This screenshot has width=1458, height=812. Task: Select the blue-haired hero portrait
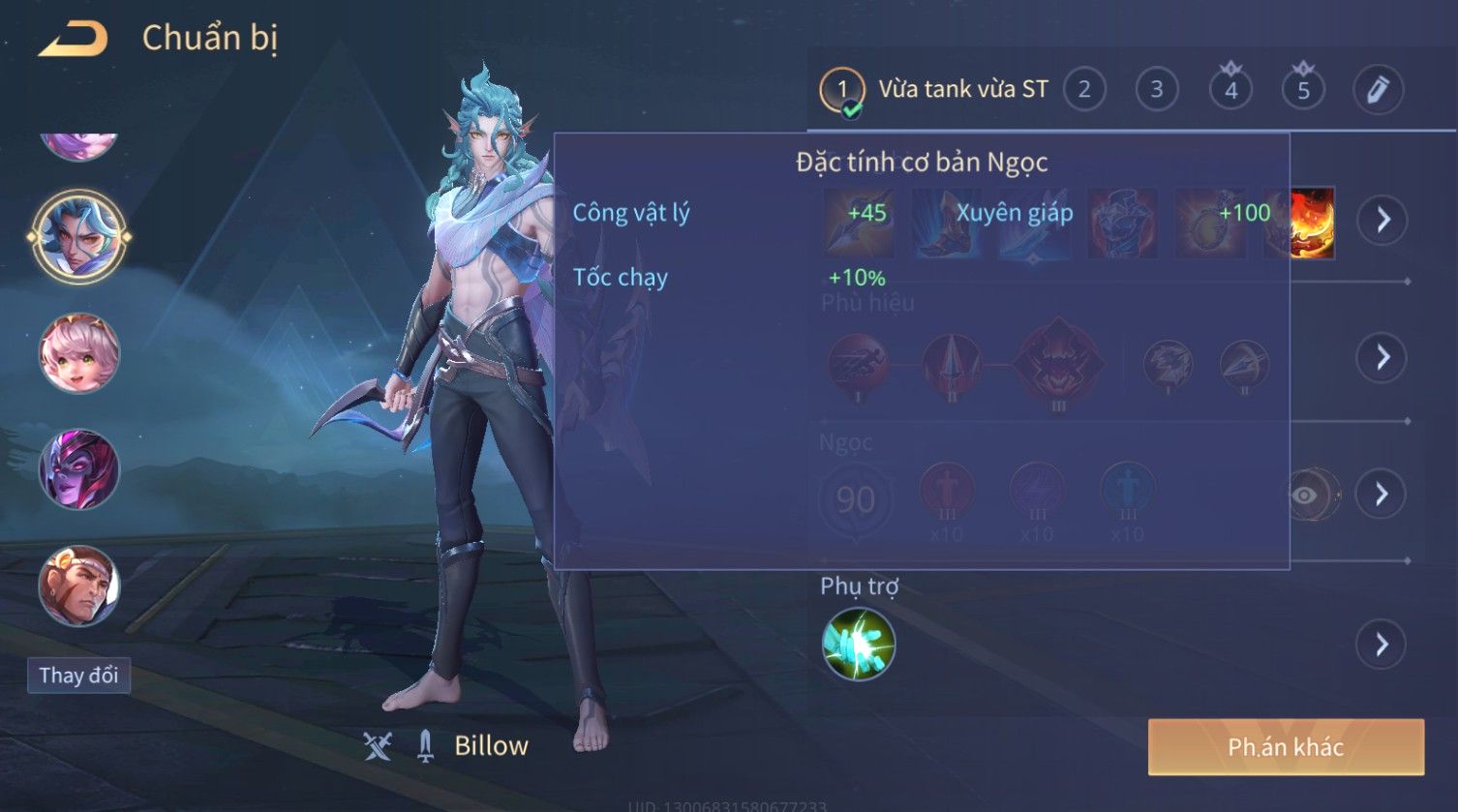tap(78, 236)
